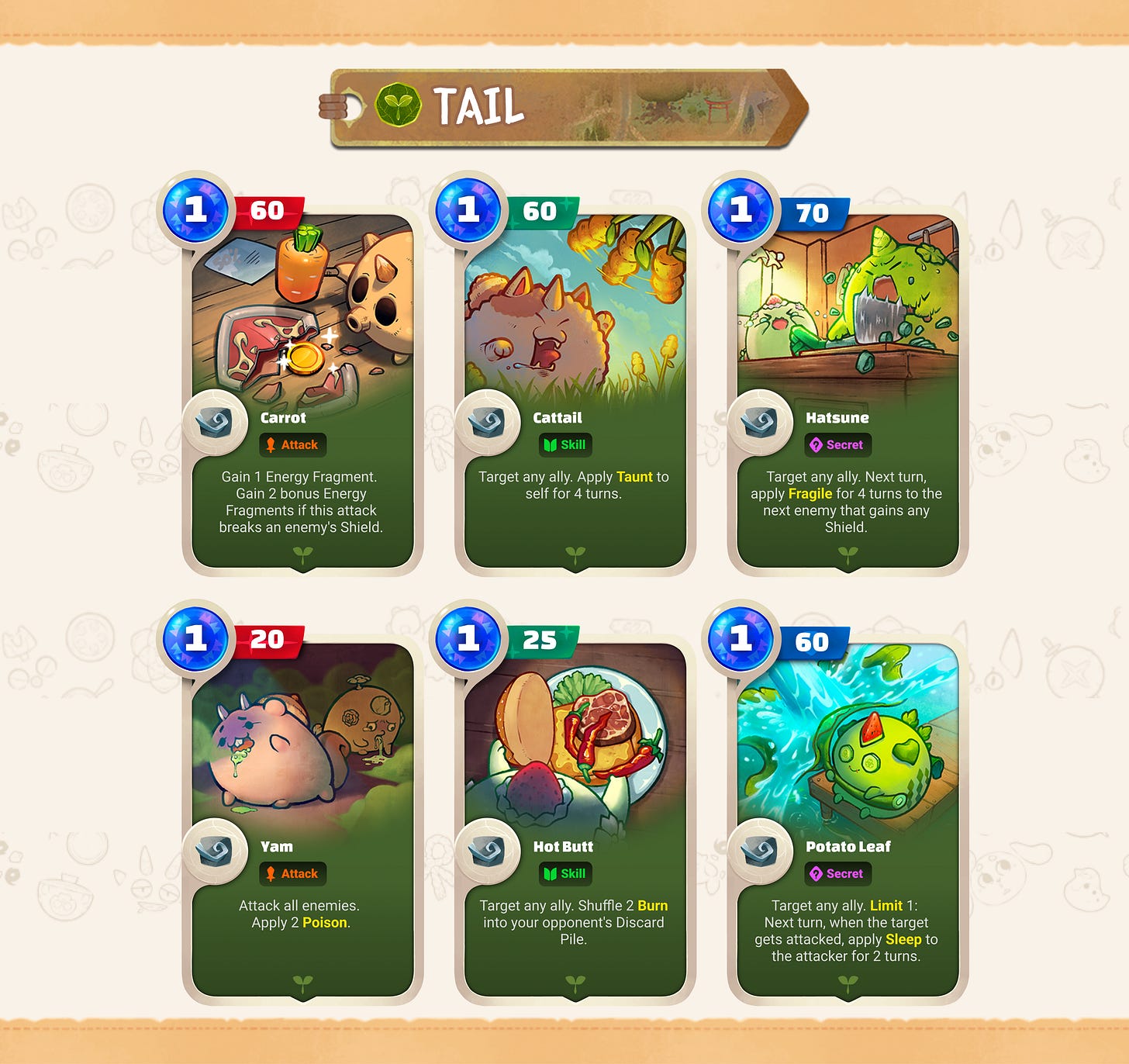Toggle the Attack tag on the Carrot card
1129x1064 pixels.
[x=293, y=445]
